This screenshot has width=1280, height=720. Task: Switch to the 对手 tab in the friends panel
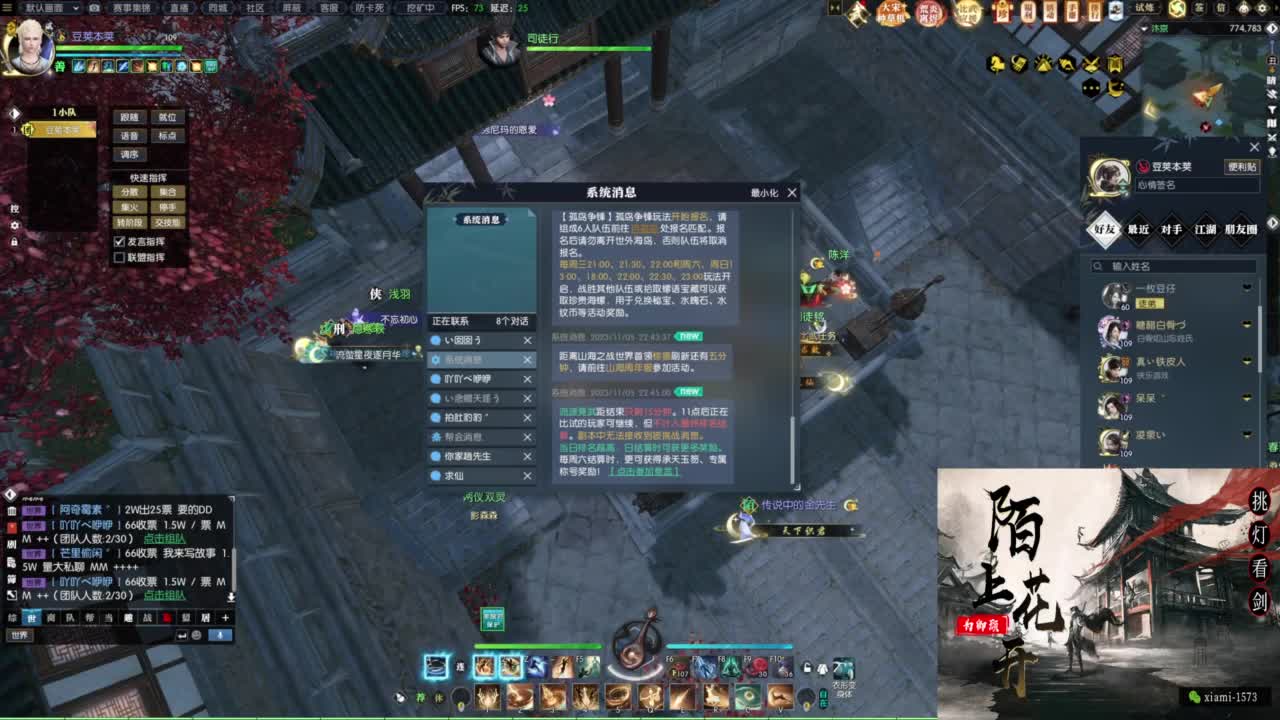[x=1172, y=227]
